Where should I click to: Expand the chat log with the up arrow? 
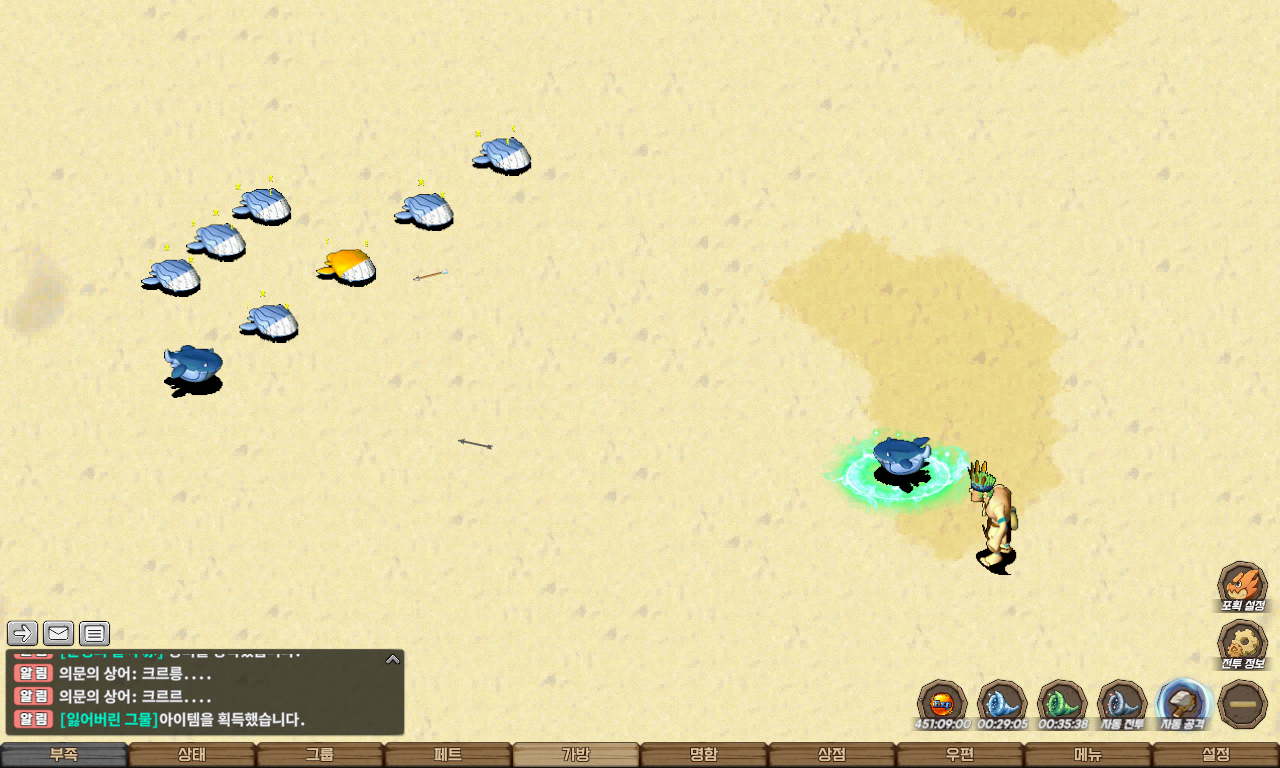393,659
